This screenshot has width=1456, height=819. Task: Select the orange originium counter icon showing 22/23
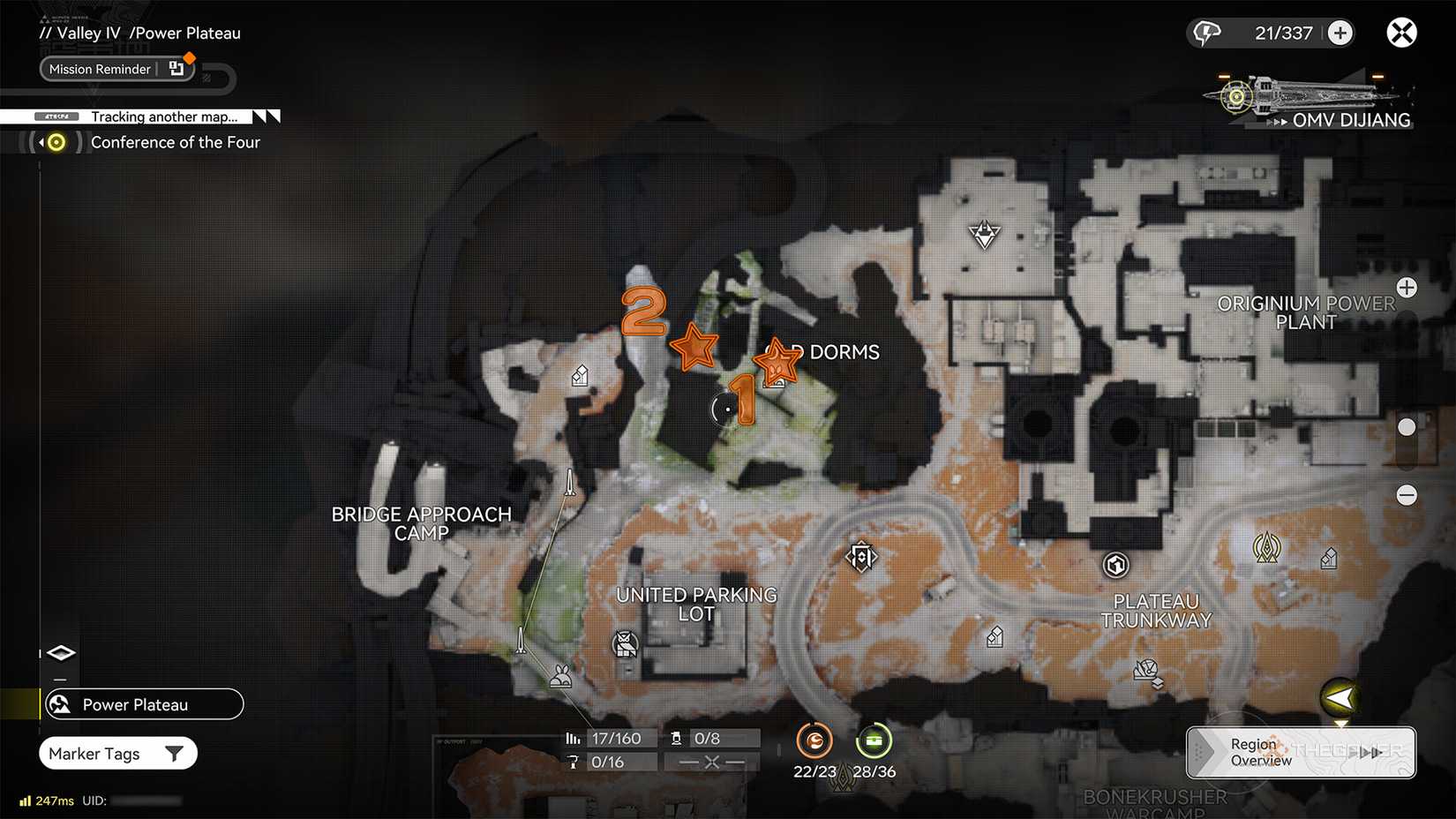pos(814,741)
